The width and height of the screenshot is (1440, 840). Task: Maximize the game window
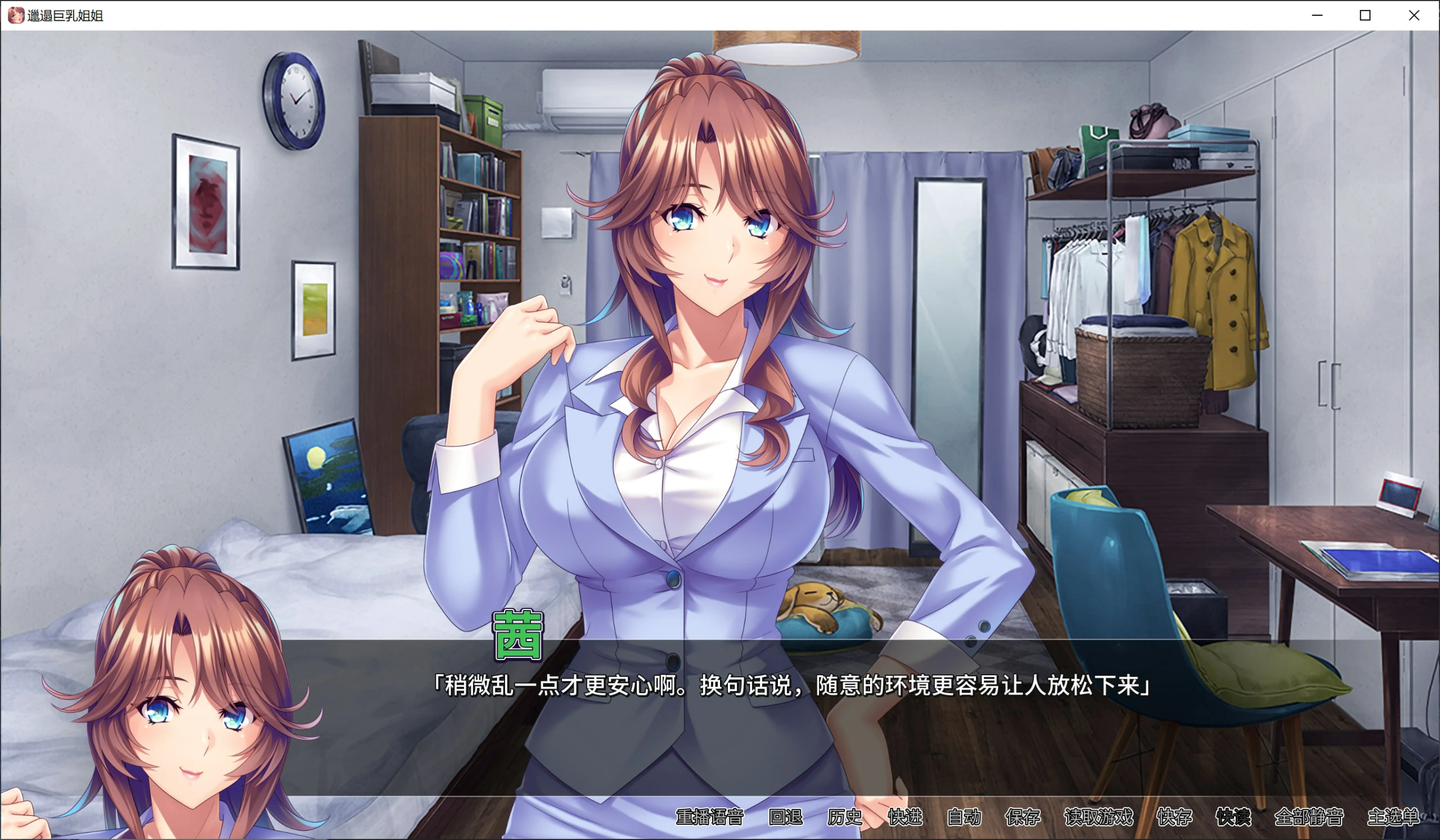coord(1365,15)
